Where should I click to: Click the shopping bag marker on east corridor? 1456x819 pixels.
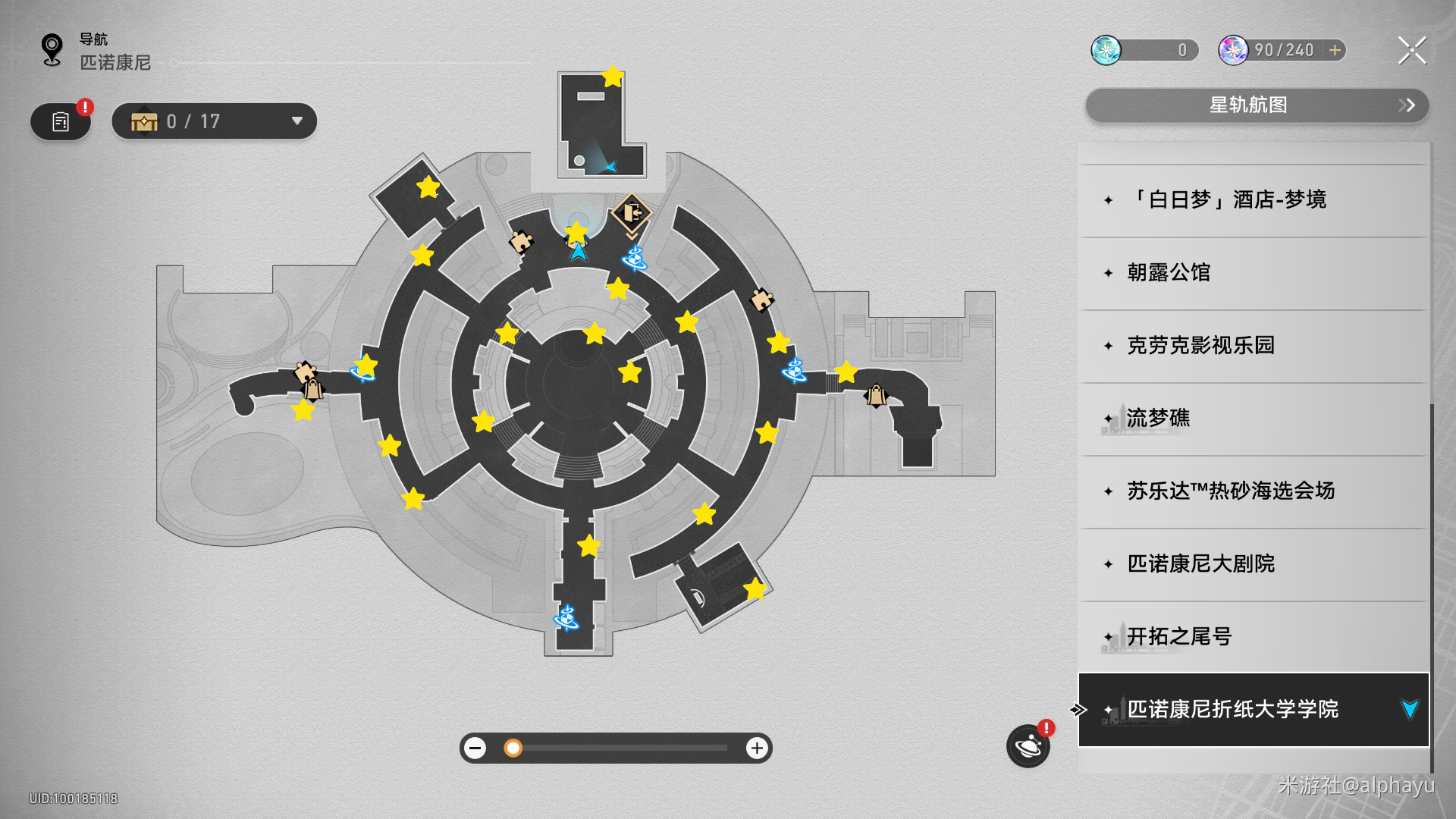[x=876, y=395]
